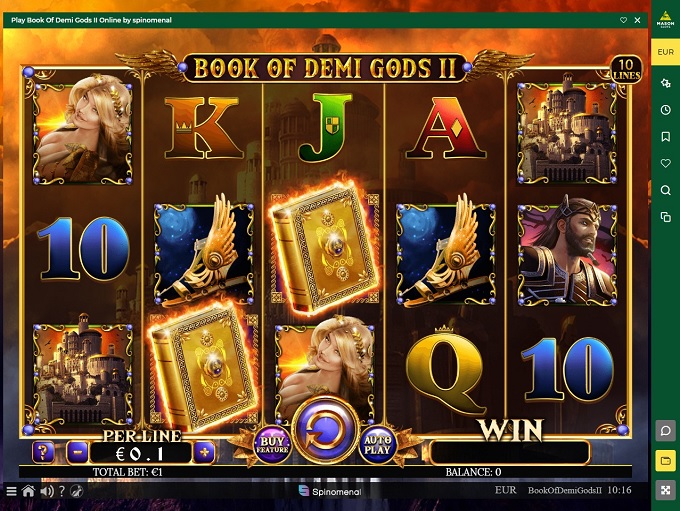
Task: Increase the per-line bet with the plus button
Action: 205,452
